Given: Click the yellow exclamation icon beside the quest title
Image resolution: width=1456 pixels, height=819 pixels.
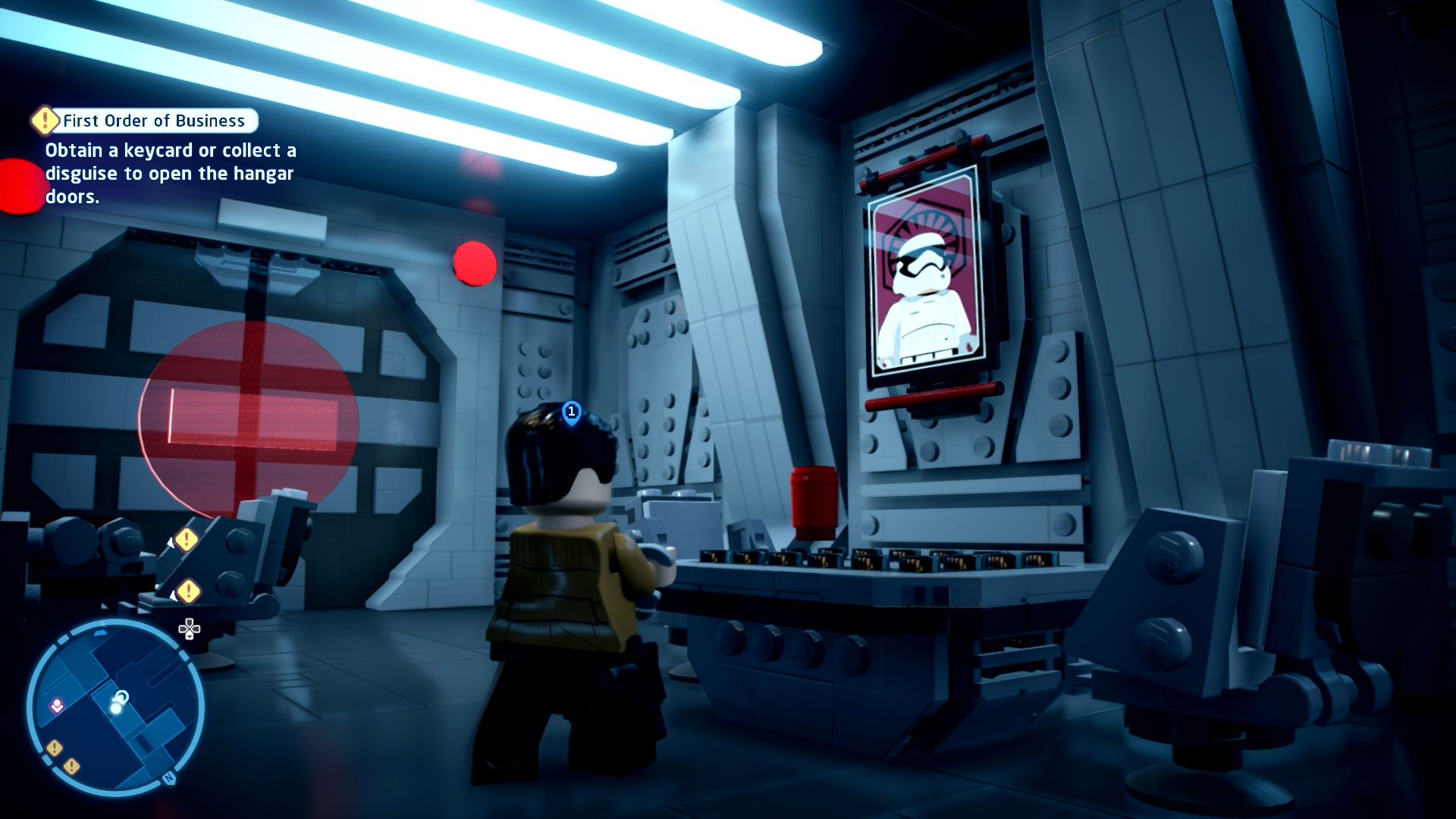Looking at the screenshot, I should 45,120.
